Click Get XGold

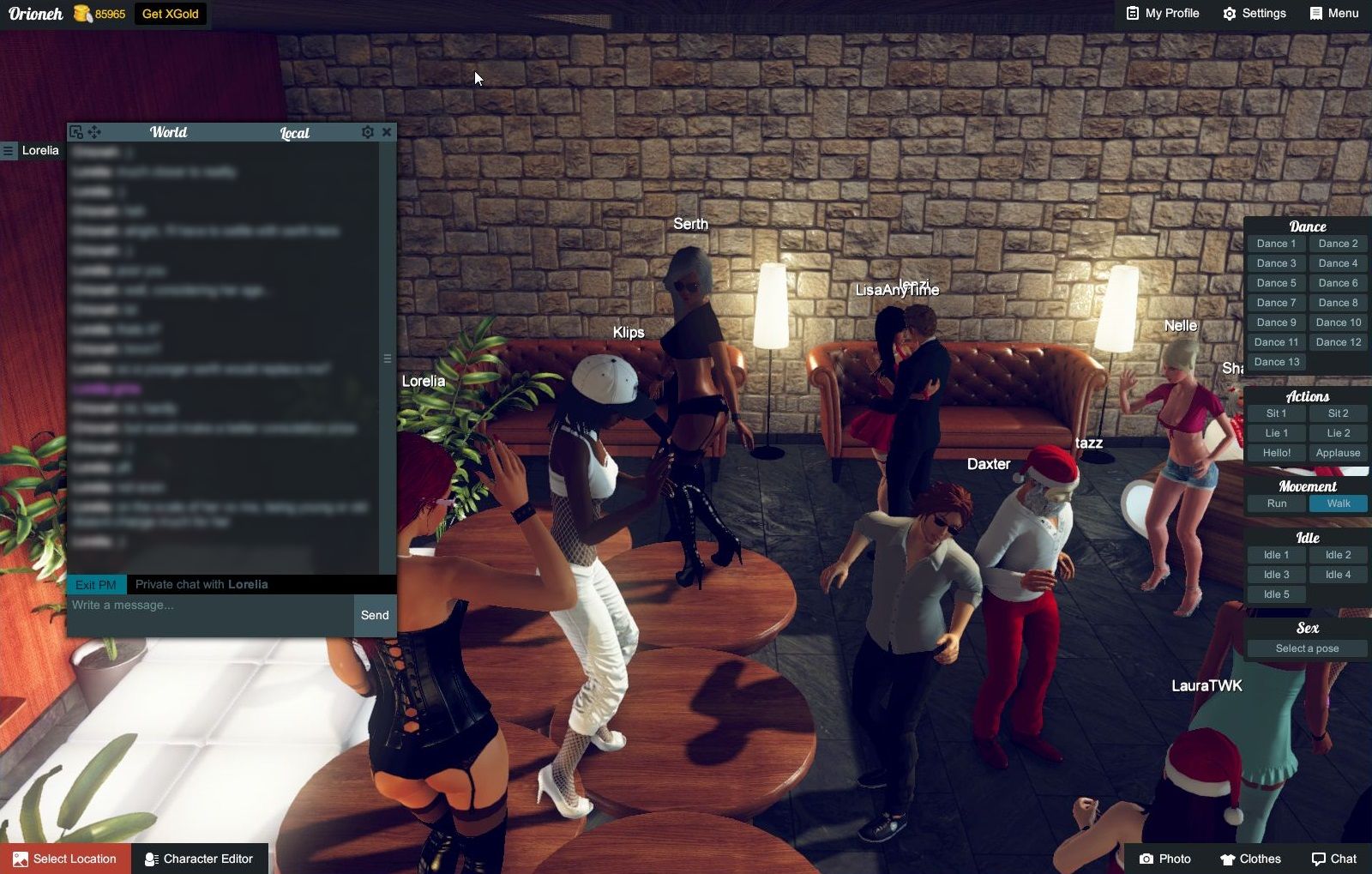point(169,14)
